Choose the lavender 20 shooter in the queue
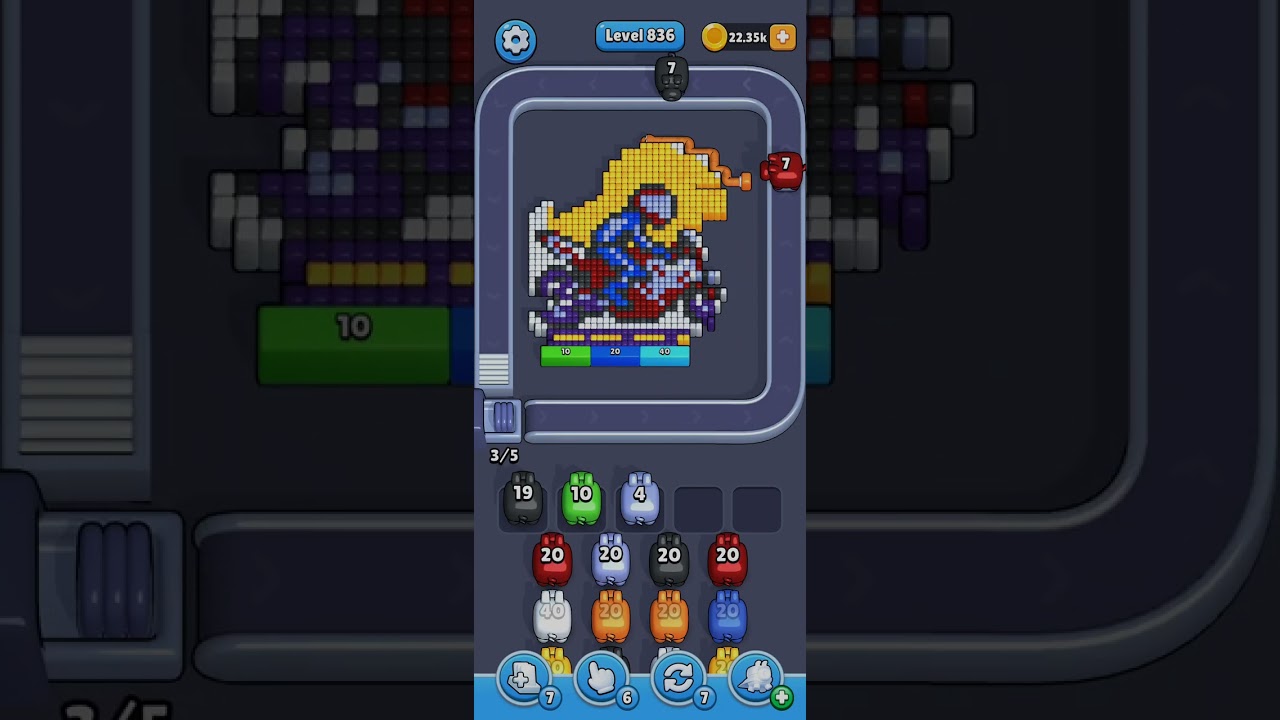 pos(610,560)
